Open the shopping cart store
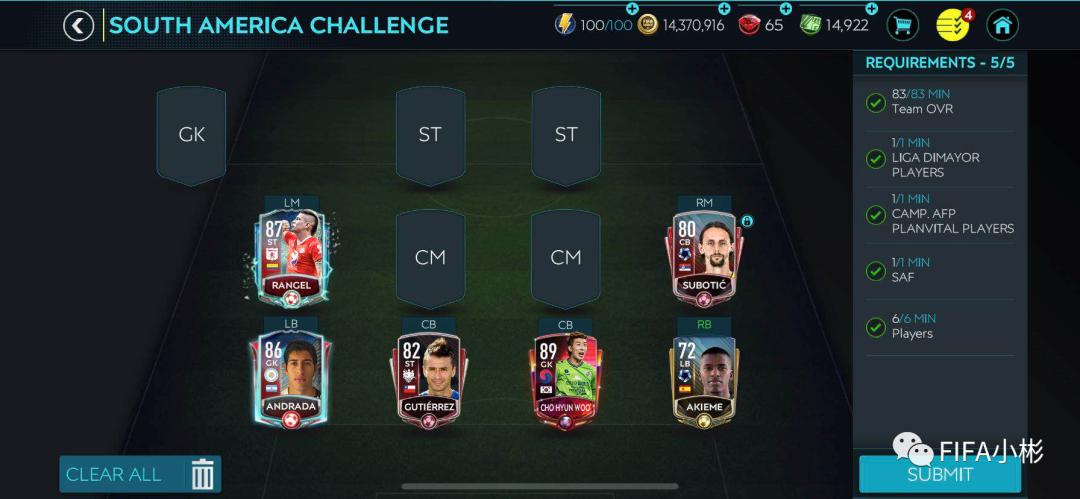The image size is (1080, 499). tap(903, 25)
